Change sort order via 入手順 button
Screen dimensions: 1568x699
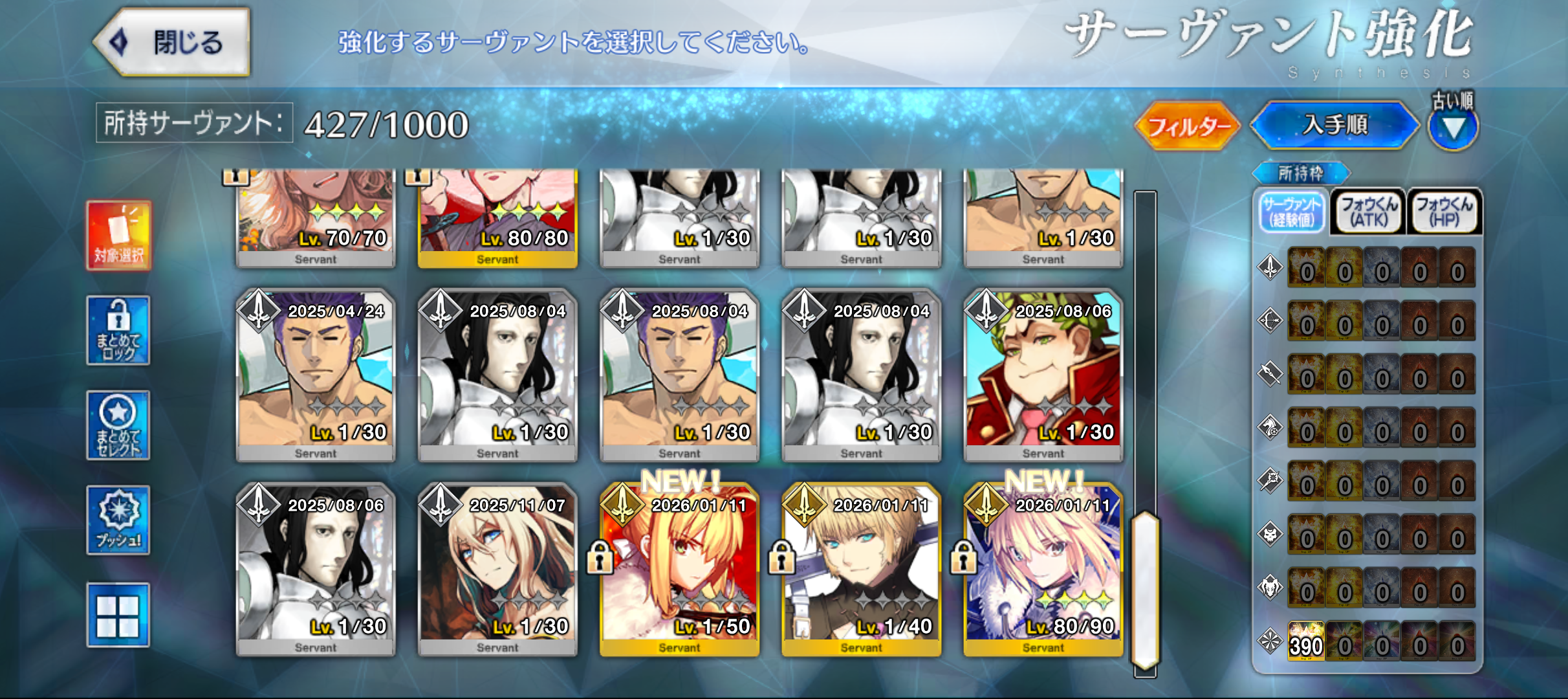coord(1334,124)
